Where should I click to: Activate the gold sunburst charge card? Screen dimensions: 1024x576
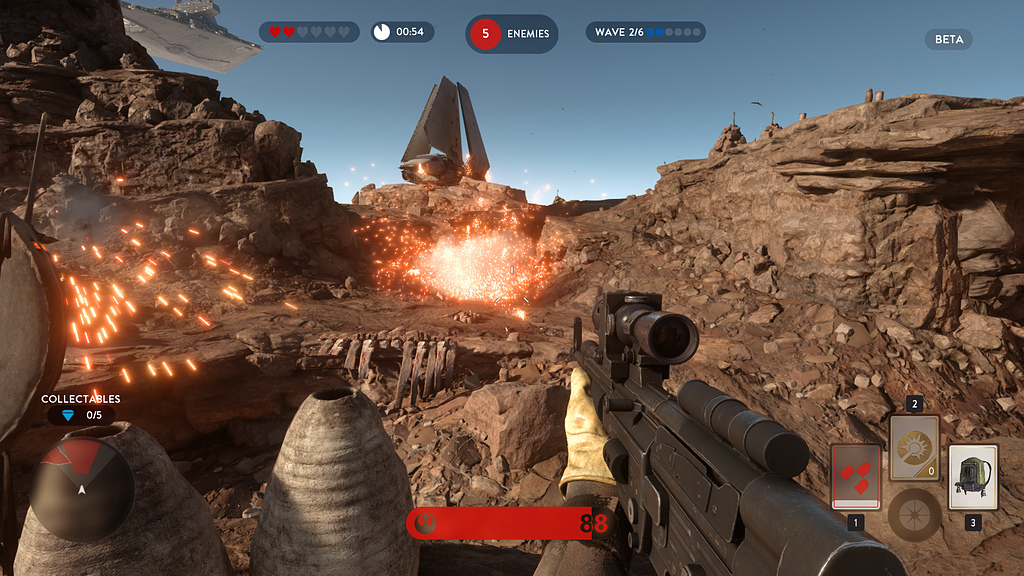tap(914, 448)
